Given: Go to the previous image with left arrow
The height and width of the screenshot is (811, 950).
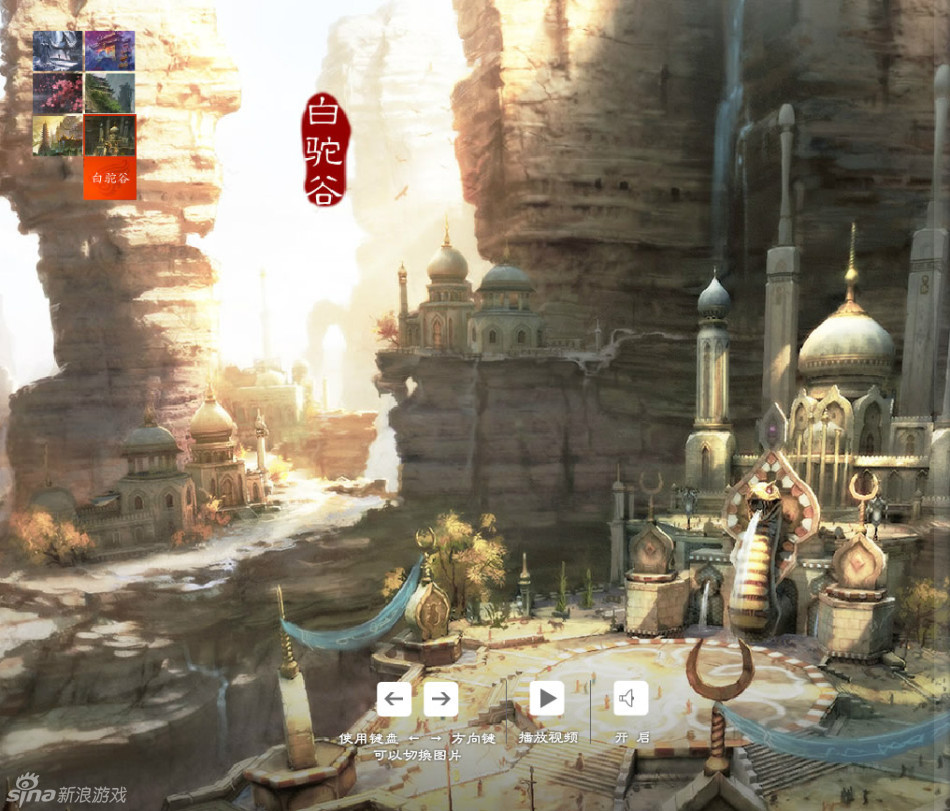Looking at the screenshot, I should coord(394,698).
